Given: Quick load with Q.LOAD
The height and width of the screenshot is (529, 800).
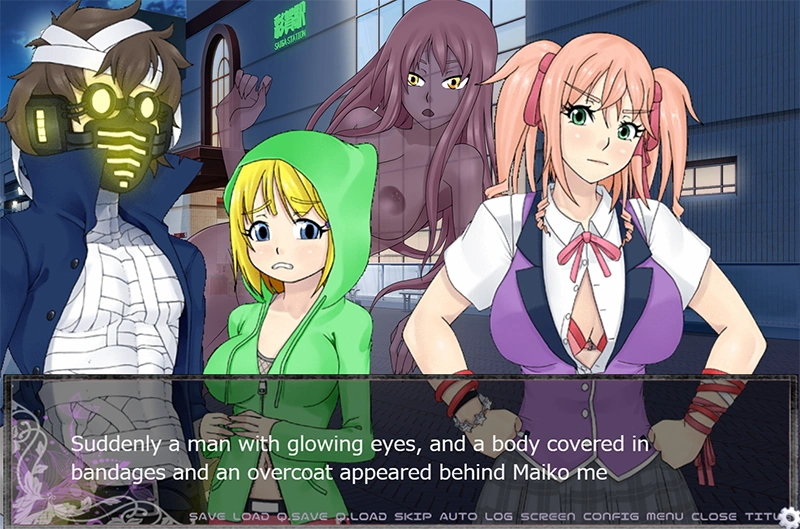Looking at the screenshot, I should tap(363, 516).
